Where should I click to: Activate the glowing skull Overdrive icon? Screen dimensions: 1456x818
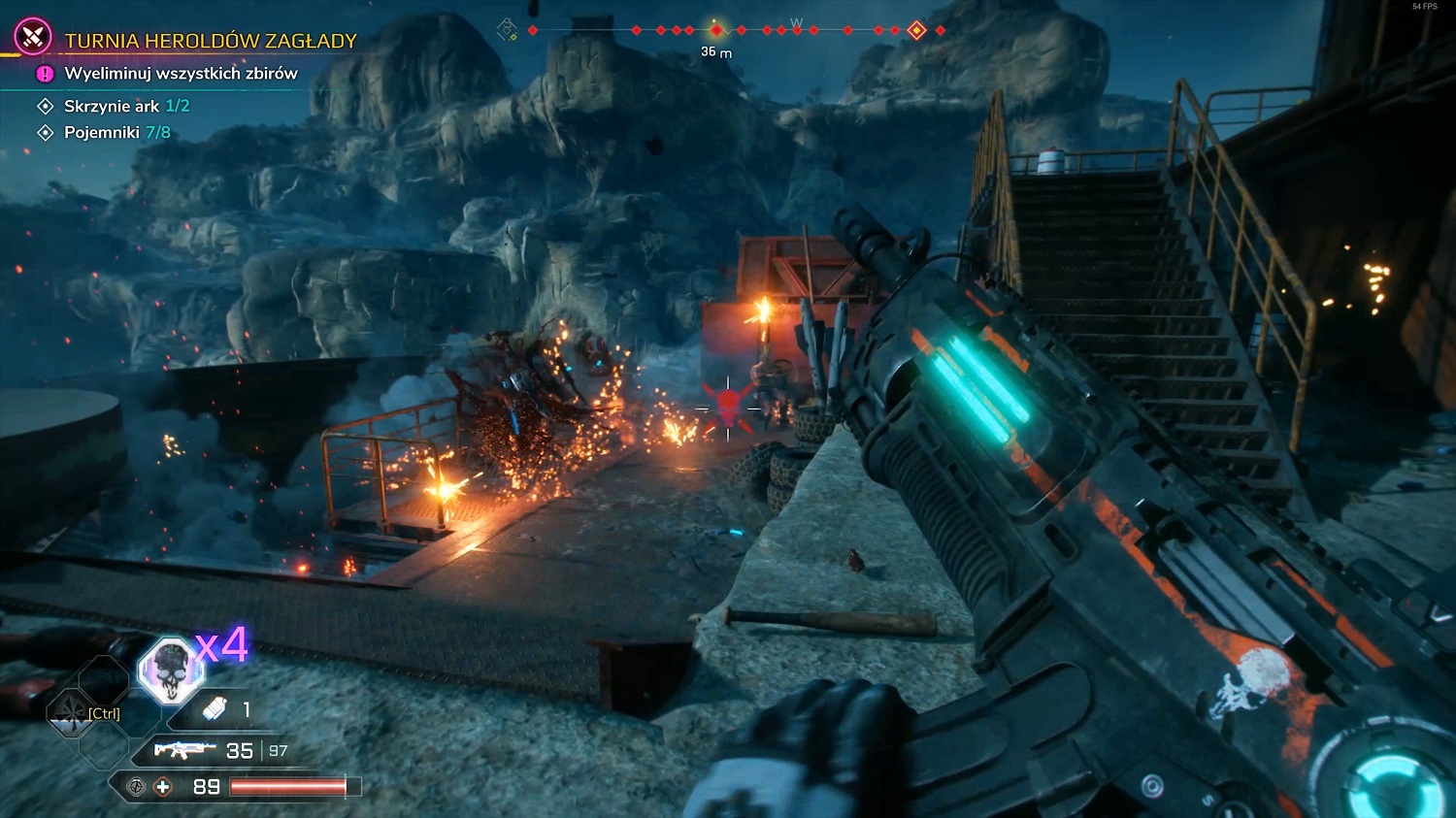[x=171, y=670]
